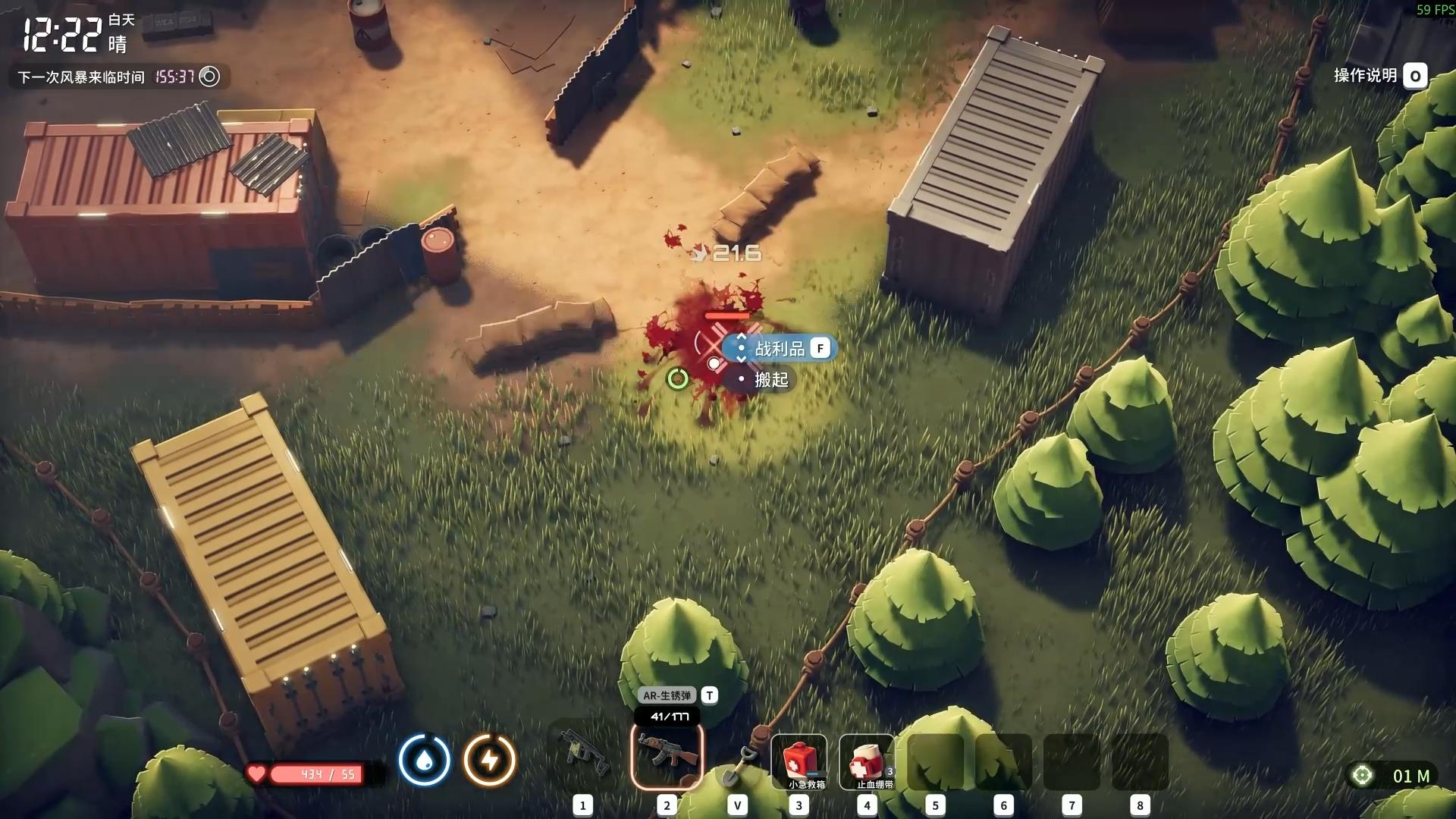Click the AR-生锈弹 ammo type label
Viewport: 1456px width, 819px height.
pyautogui.click(x=667, y=695)
